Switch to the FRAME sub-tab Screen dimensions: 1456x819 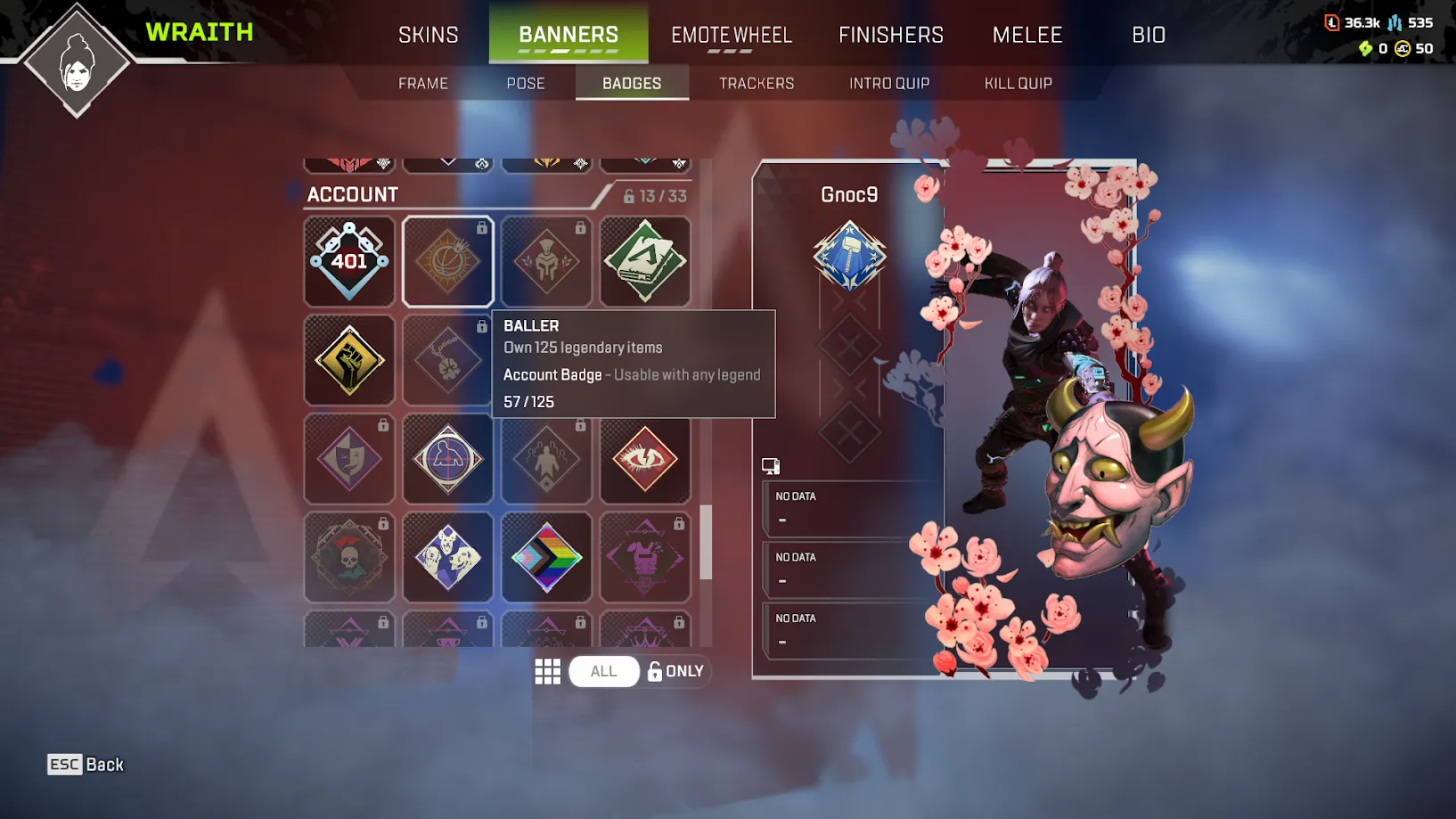pyautogui.click(x=422, y=83)
